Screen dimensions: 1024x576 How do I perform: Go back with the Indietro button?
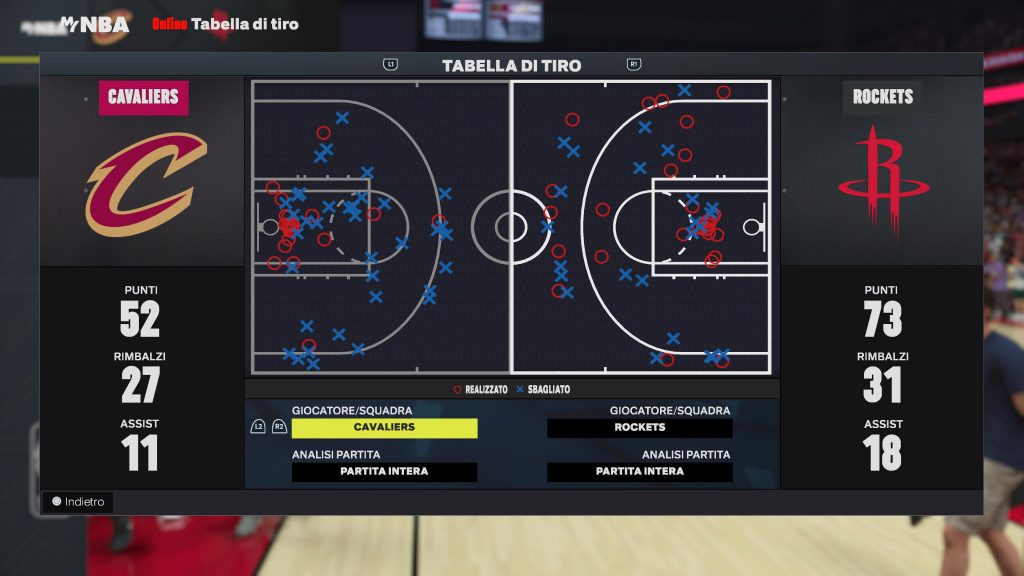78,502
